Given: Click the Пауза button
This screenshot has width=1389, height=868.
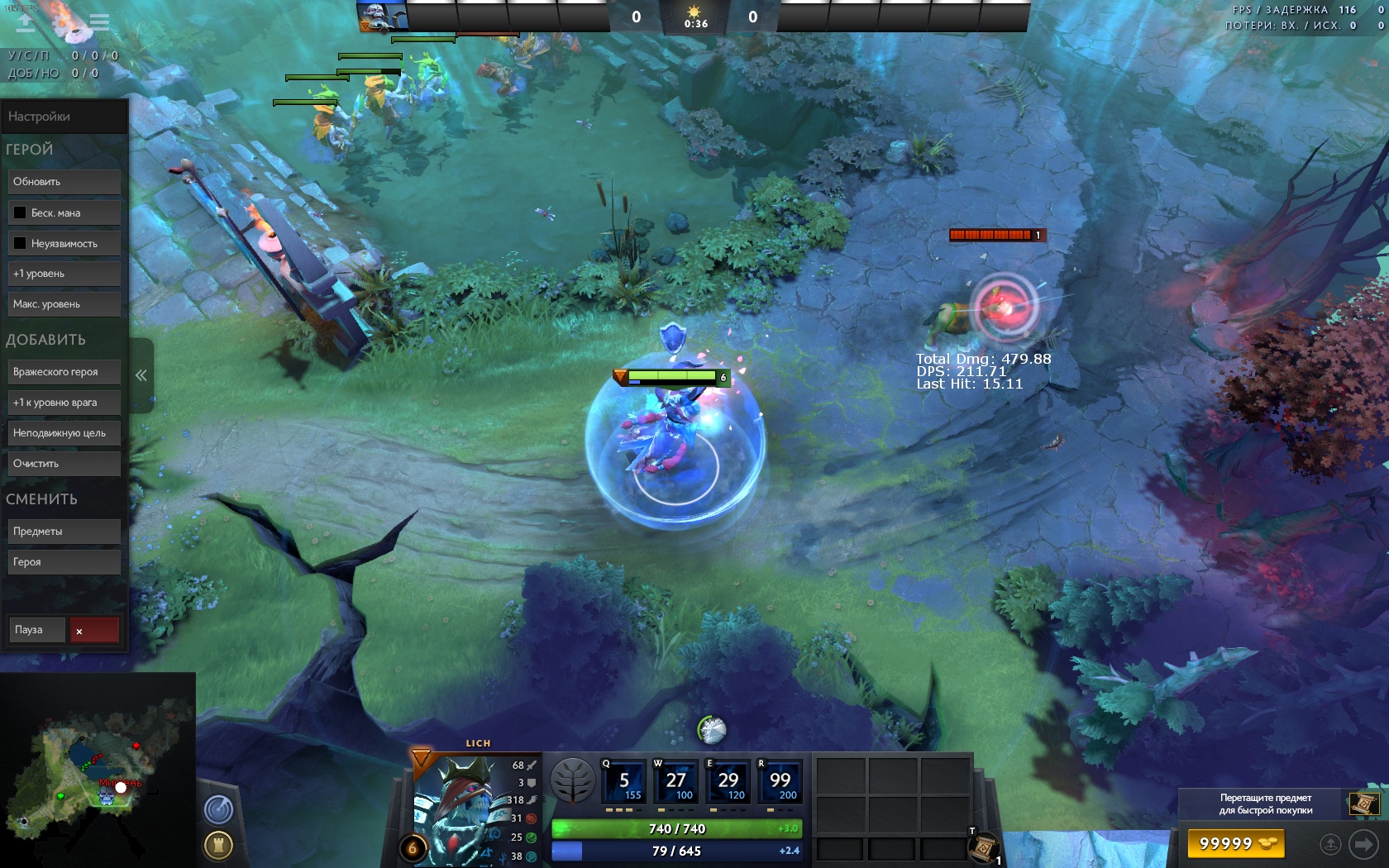Looking at the screenshot, I should coord(36,630).
